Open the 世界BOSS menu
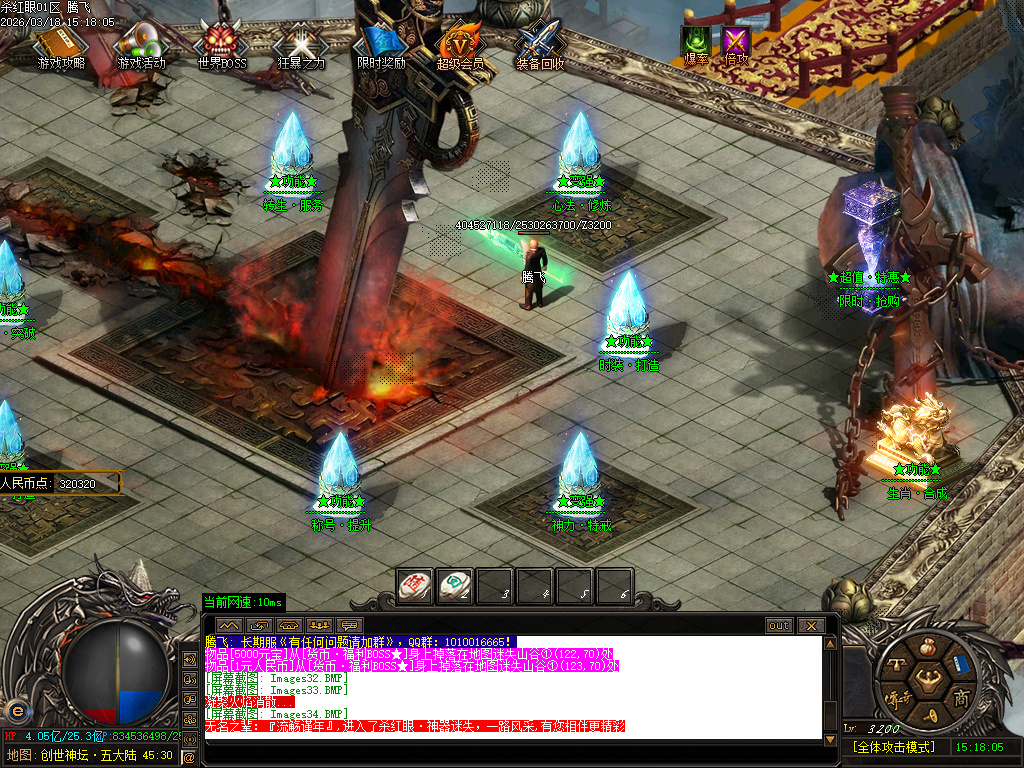 [x=221, y=44]
